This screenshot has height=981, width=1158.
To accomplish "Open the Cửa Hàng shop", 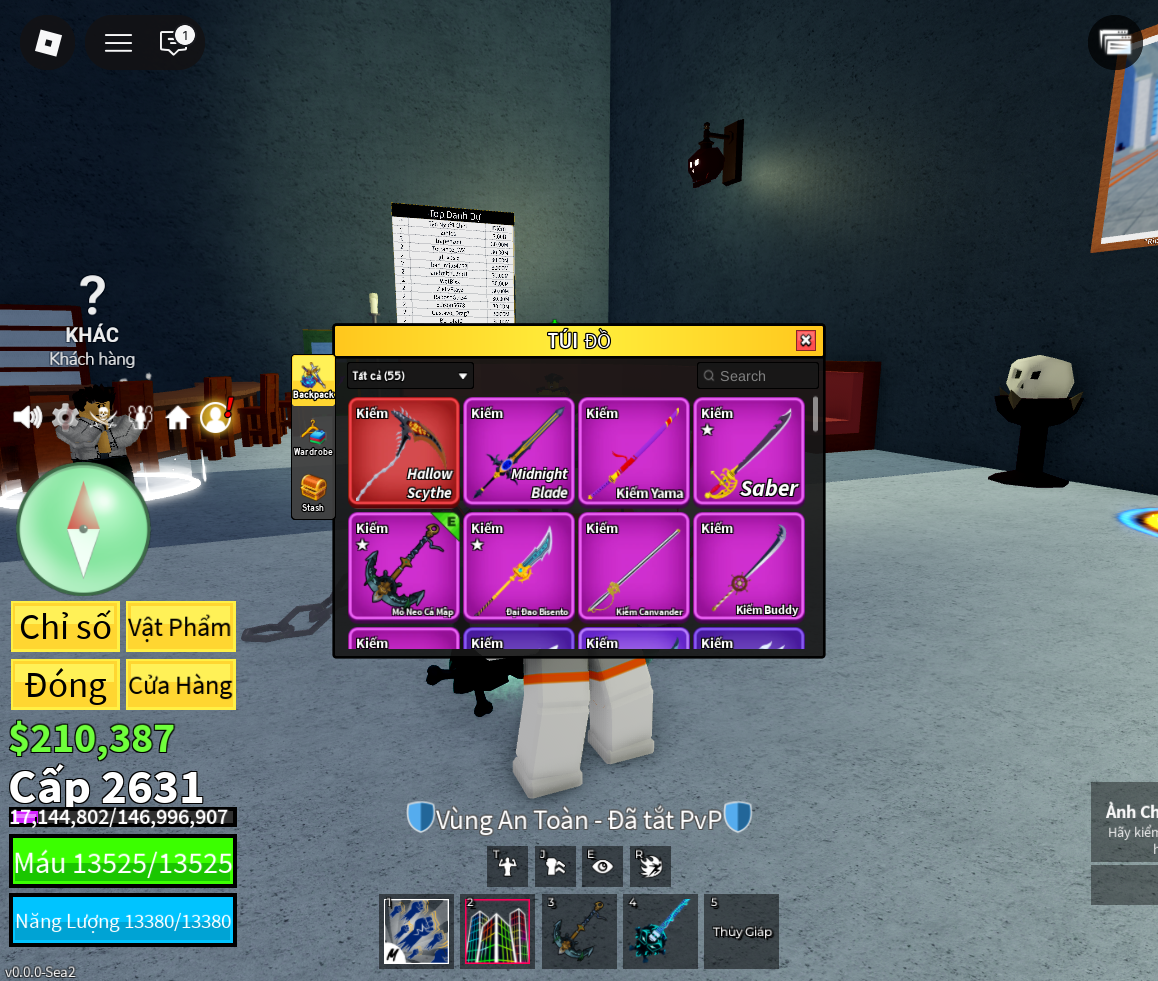I will point(181,685).
